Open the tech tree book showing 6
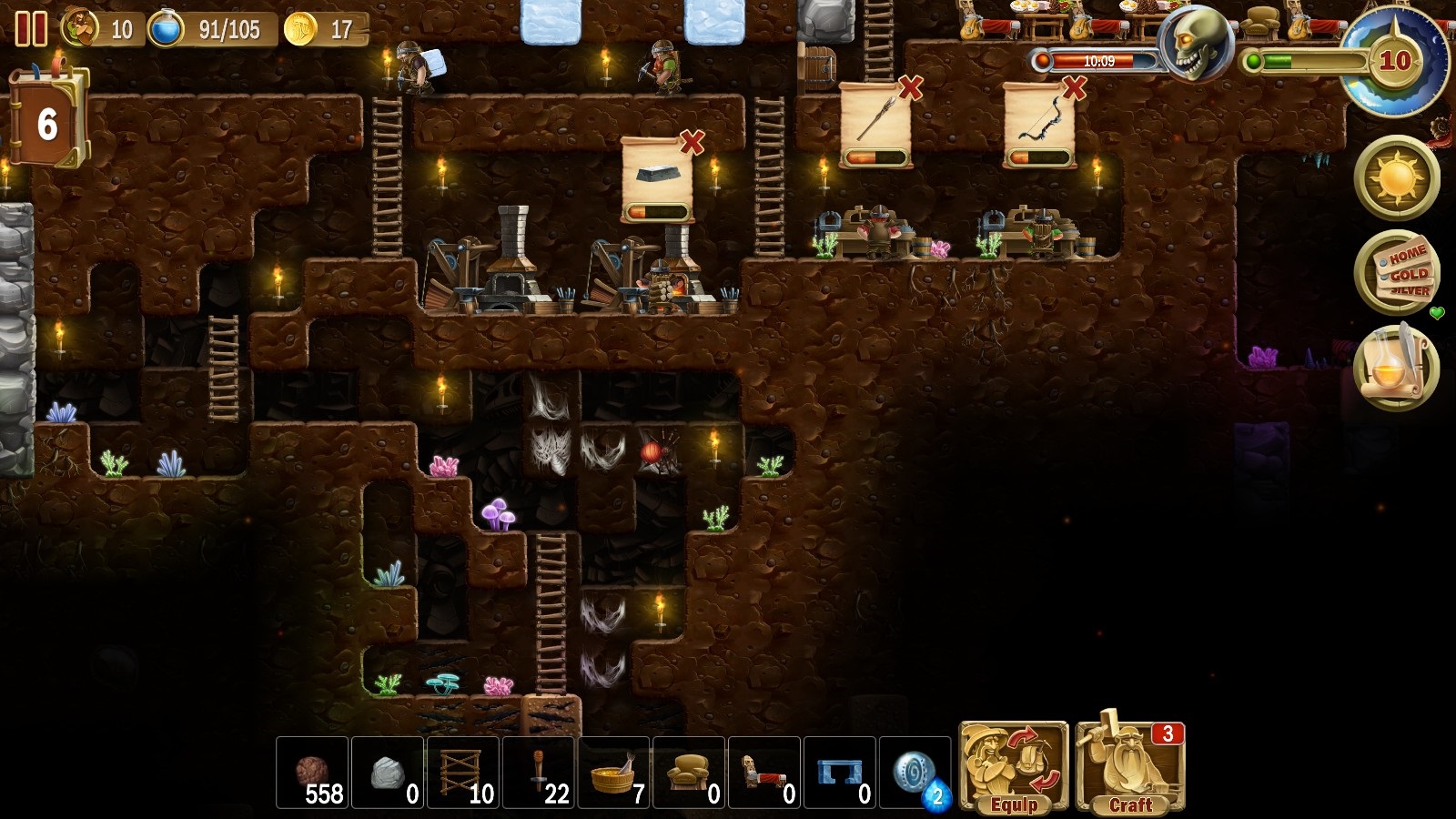Screen dimensions: 1456x819 point(48,121)
